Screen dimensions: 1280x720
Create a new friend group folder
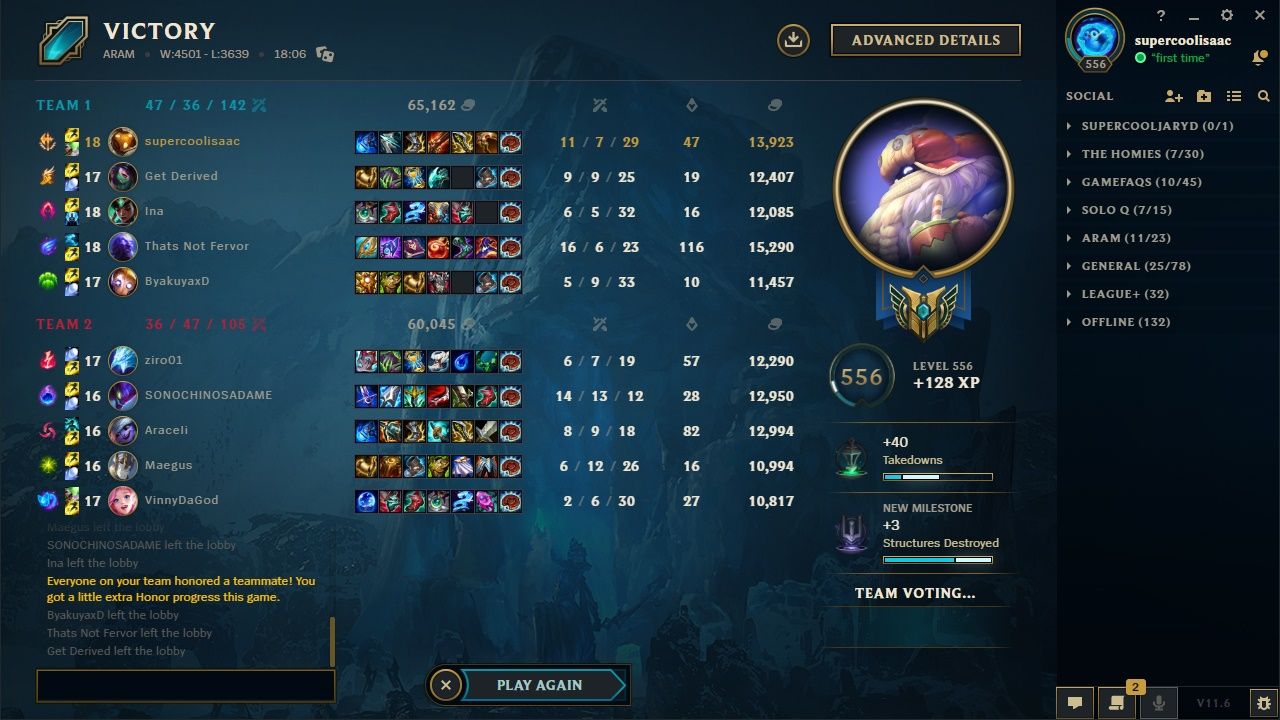(1203, 96)
